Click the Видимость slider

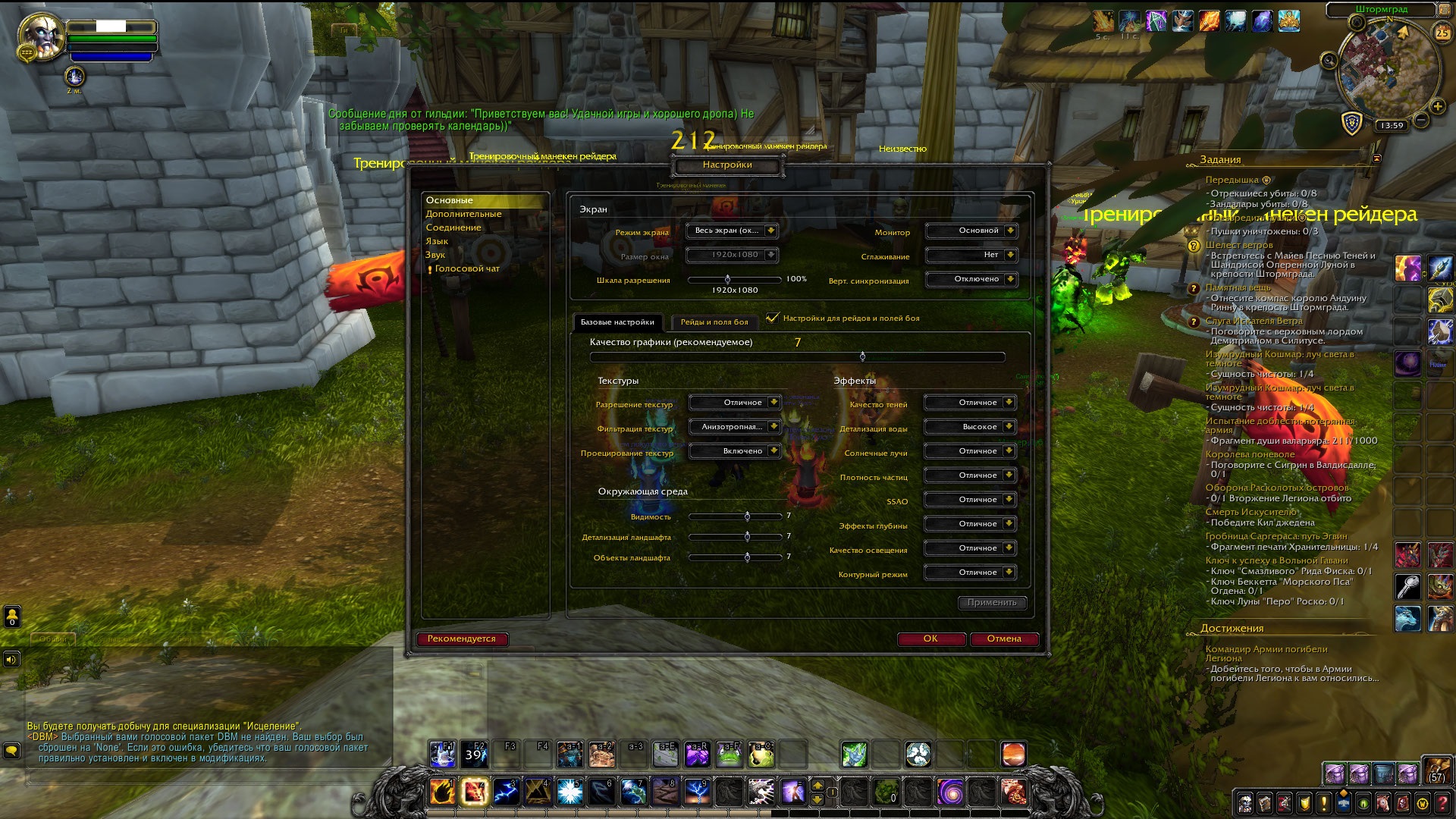click(x=747, y=516)
